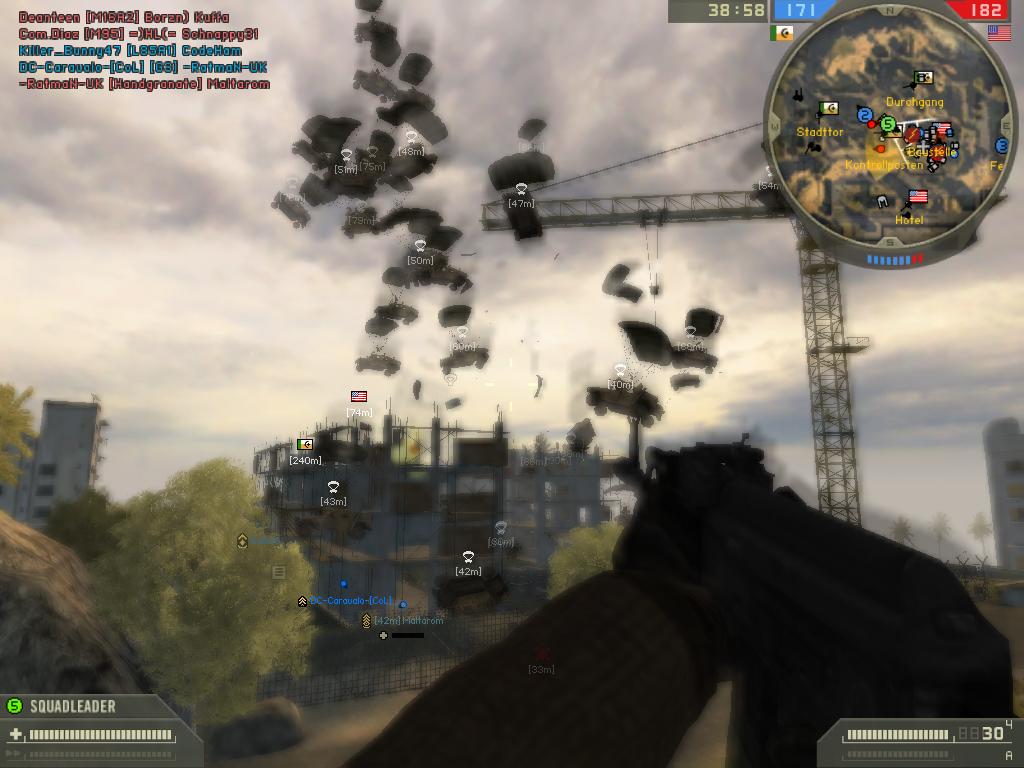Select the Durchgang flag on the minimap
Screen dimensions: 1024x768
pyautogui.click(x=924, y=78)
